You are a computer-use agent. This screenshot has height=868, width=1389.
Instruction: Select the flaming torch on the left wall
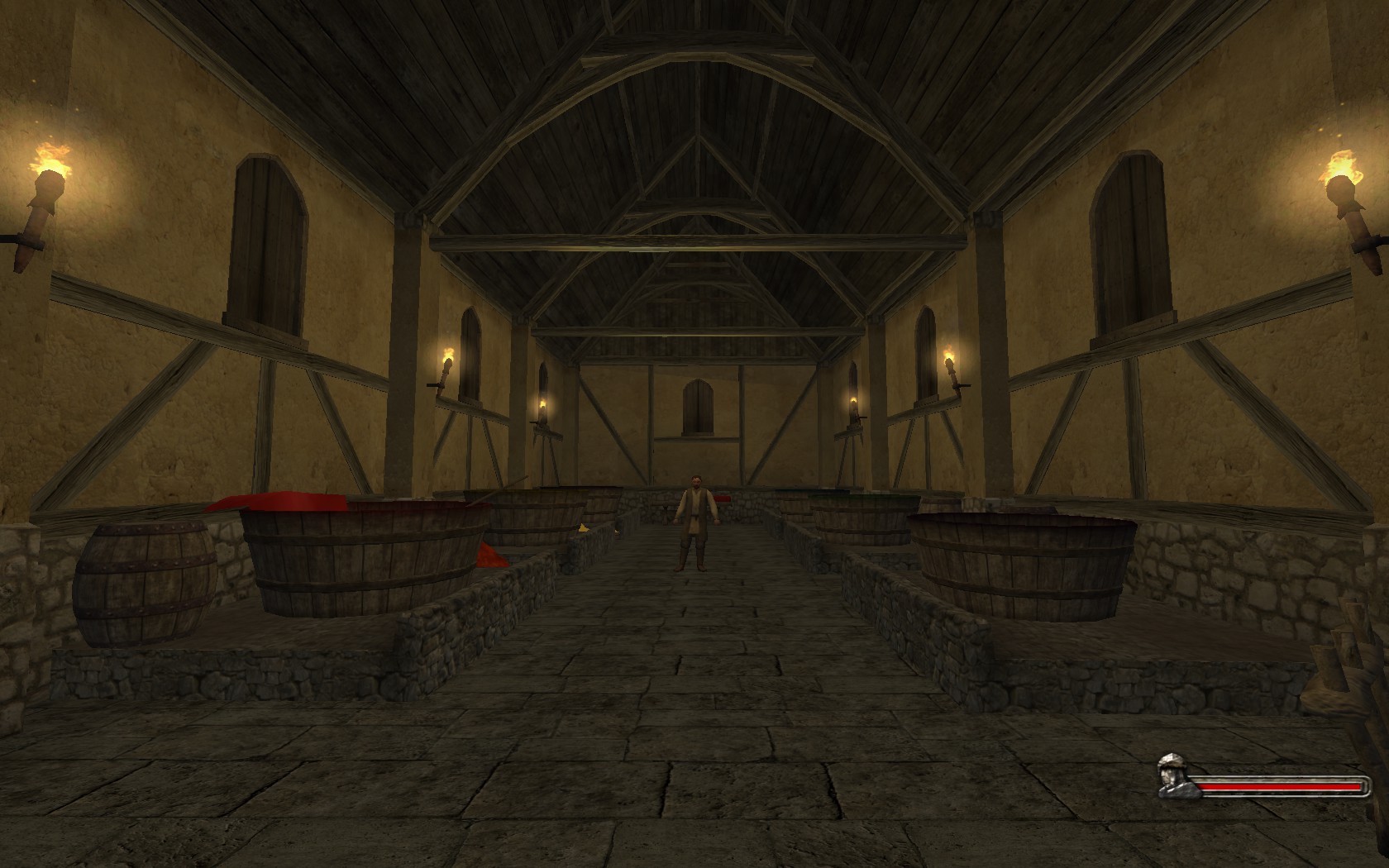[x=45, y=178]
